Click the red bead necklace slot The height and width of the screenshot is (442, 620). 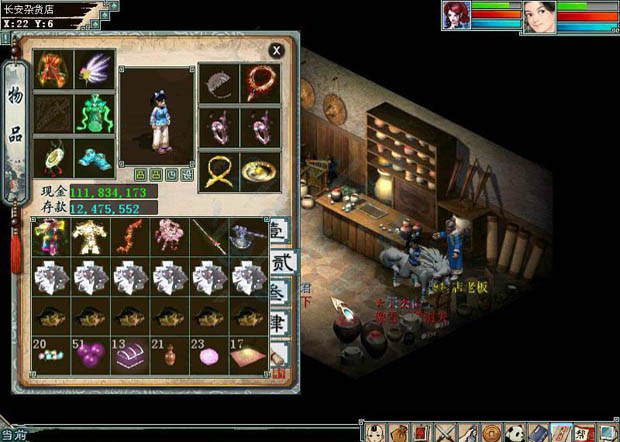tap(262, 83)
